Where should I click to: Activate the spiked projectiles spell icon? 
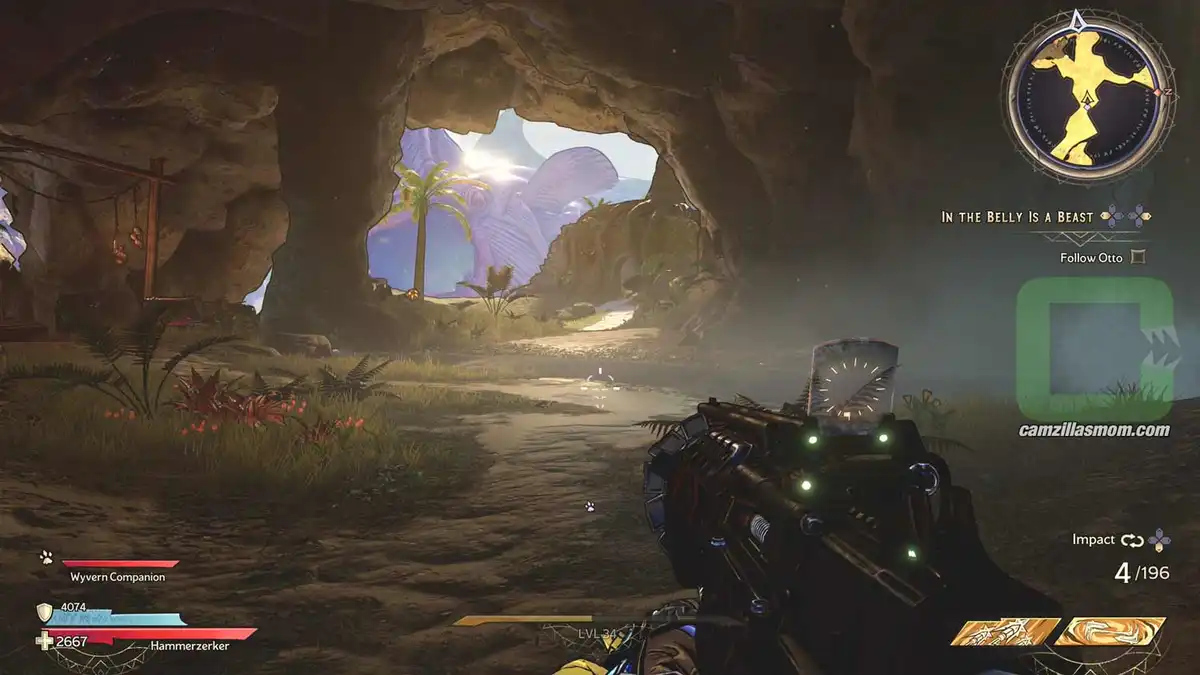tap(1004, 632)
